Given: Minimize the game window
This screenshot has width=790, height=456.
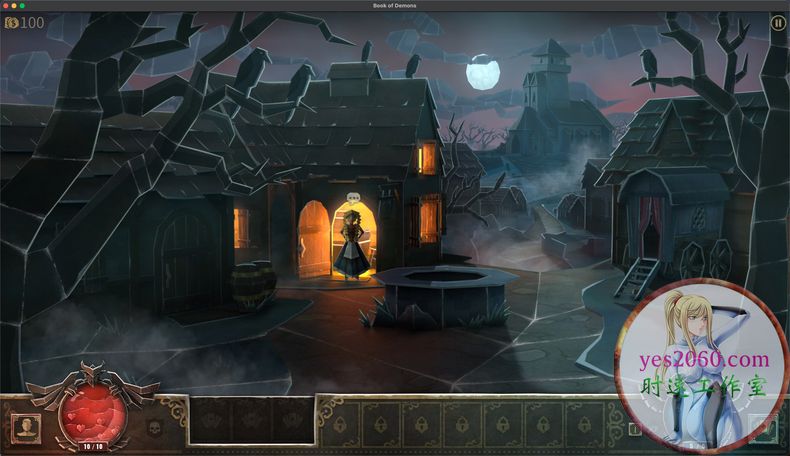Looking at the screenshot, I should click(x=15, y=6).
